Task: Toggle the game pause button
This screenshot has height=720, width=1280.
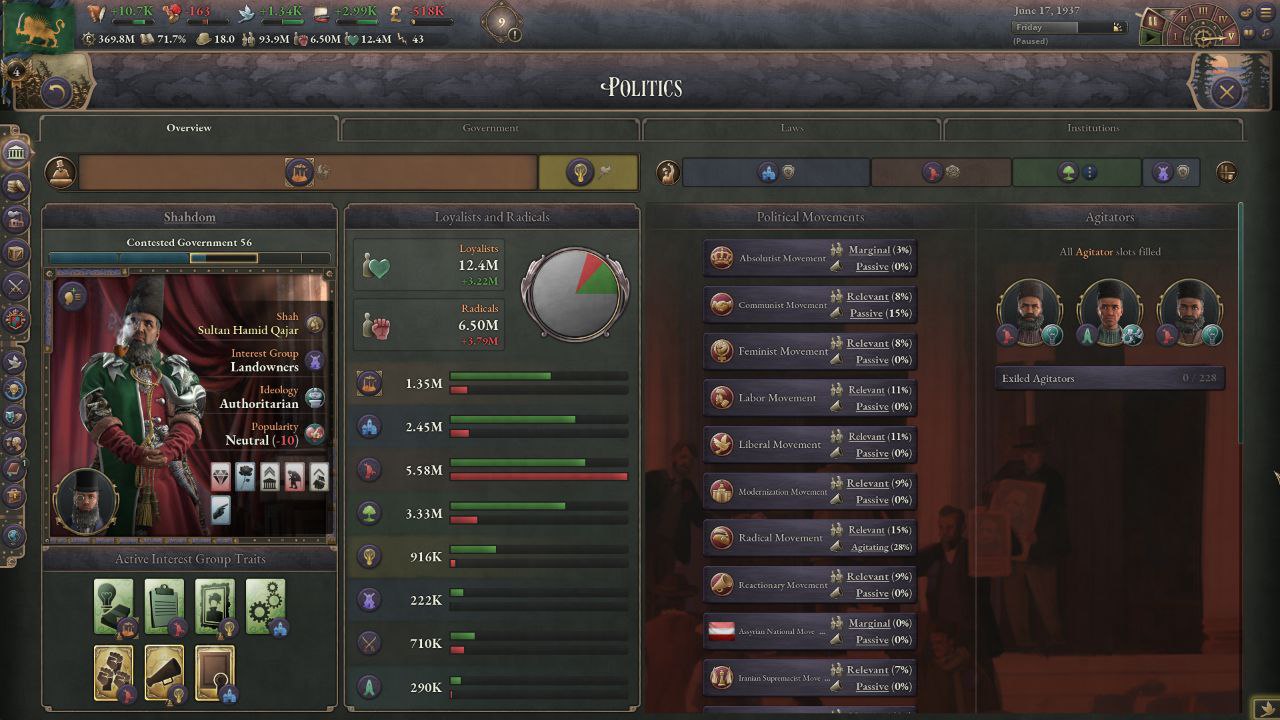Action: 1152,19
